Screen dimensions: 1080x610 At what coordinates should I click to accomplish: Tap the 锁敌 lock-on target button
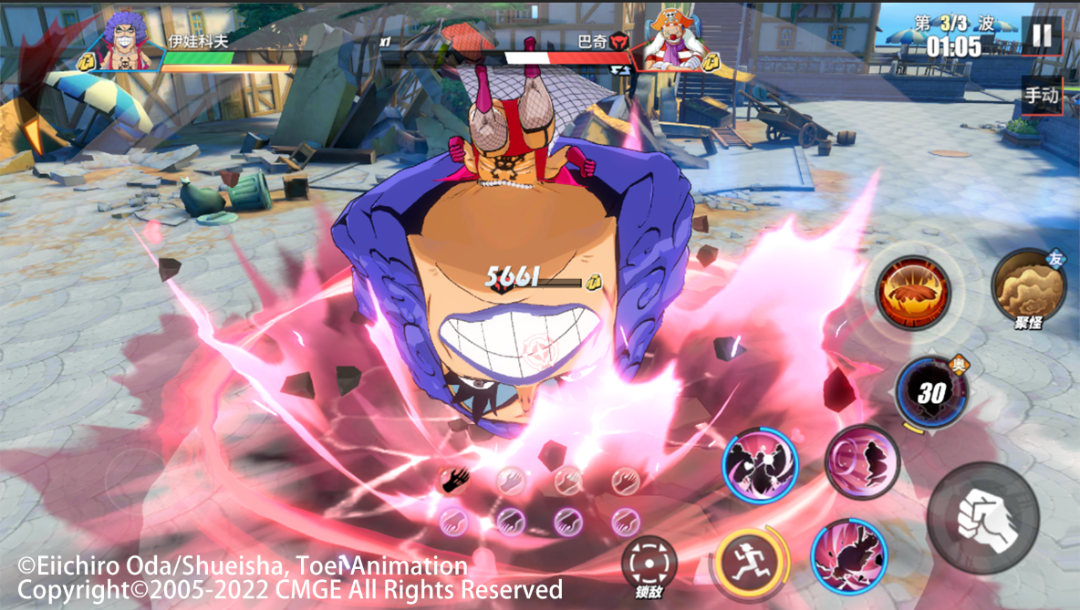point(649,565)
